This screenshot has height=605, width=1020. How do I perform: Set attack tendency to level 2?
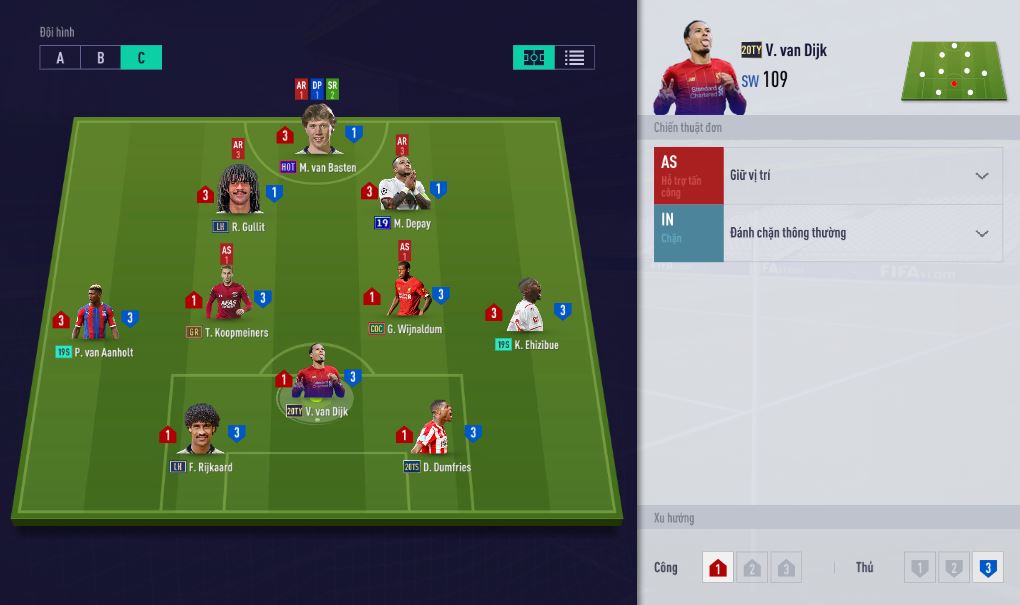click(x=752, y=568)
